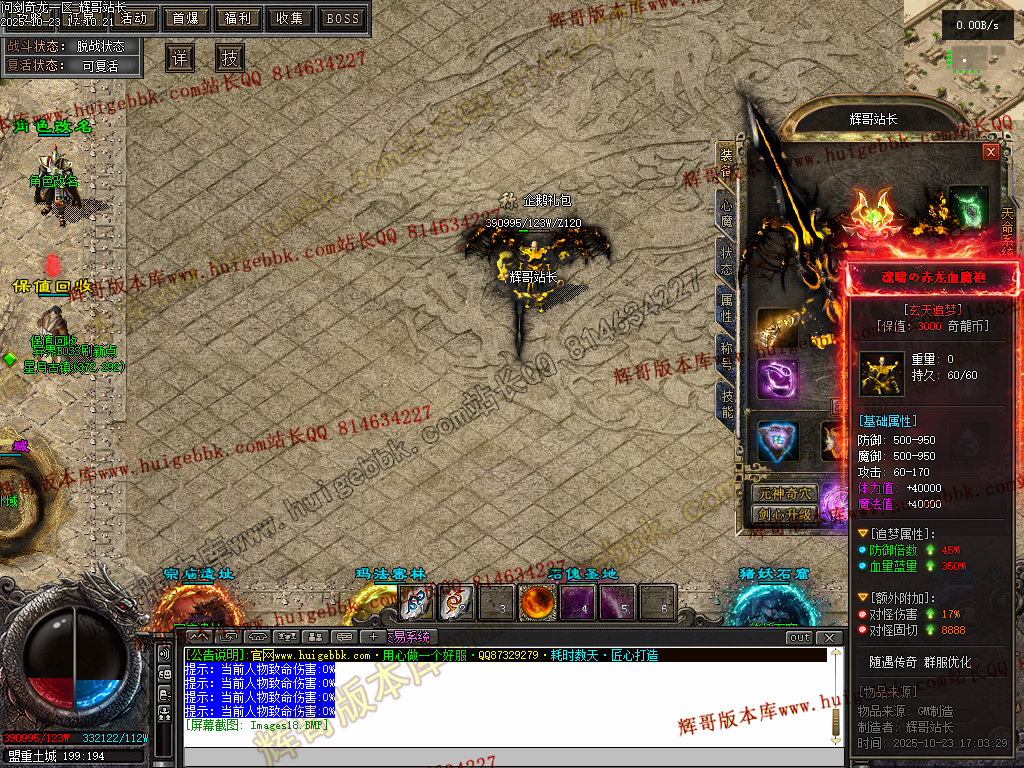
Task: Click the minimap
Action: (x=964, y=60)
